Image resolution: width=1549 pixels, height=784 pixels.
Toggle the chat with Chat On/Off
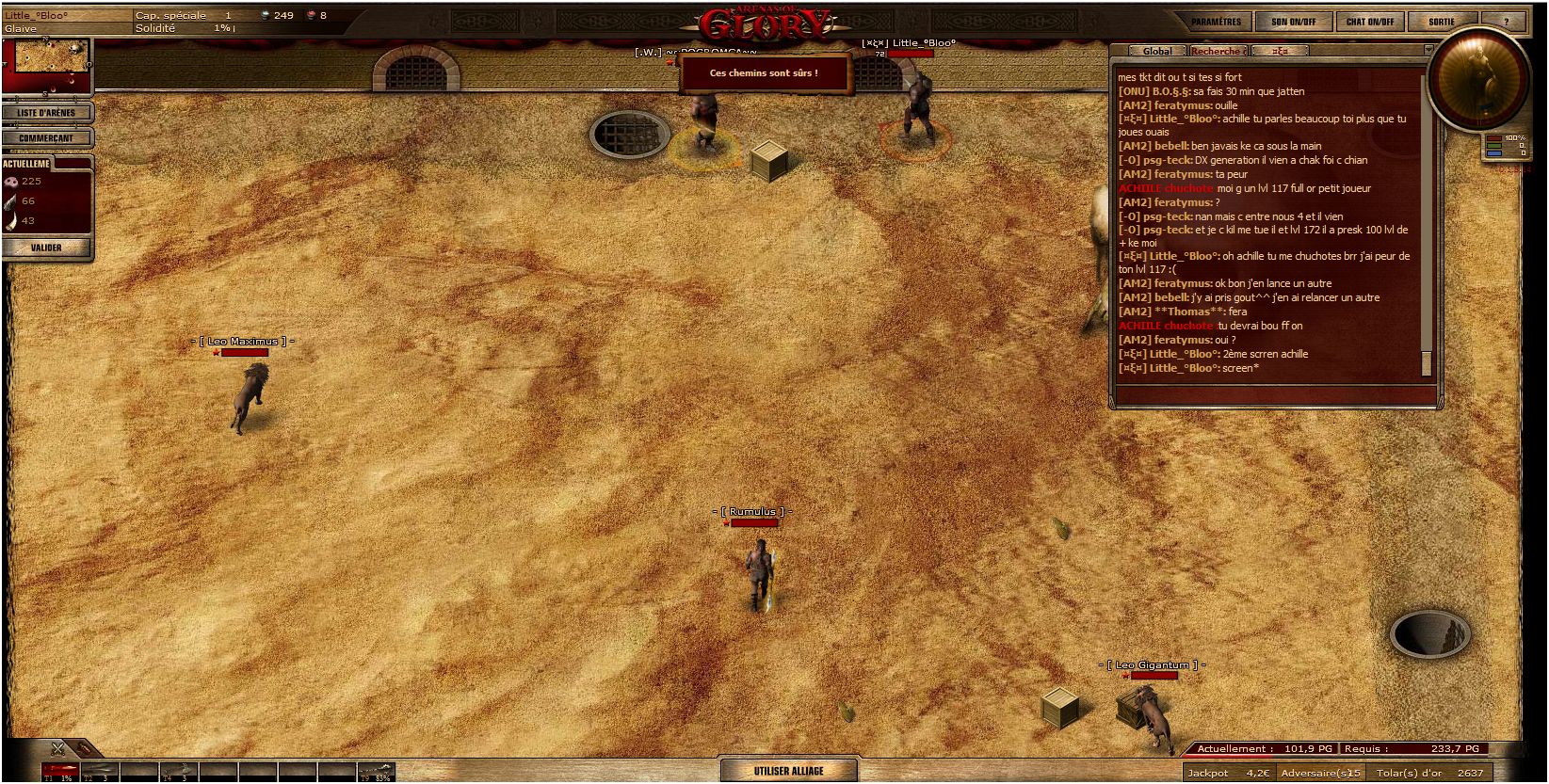[1369, 22]
